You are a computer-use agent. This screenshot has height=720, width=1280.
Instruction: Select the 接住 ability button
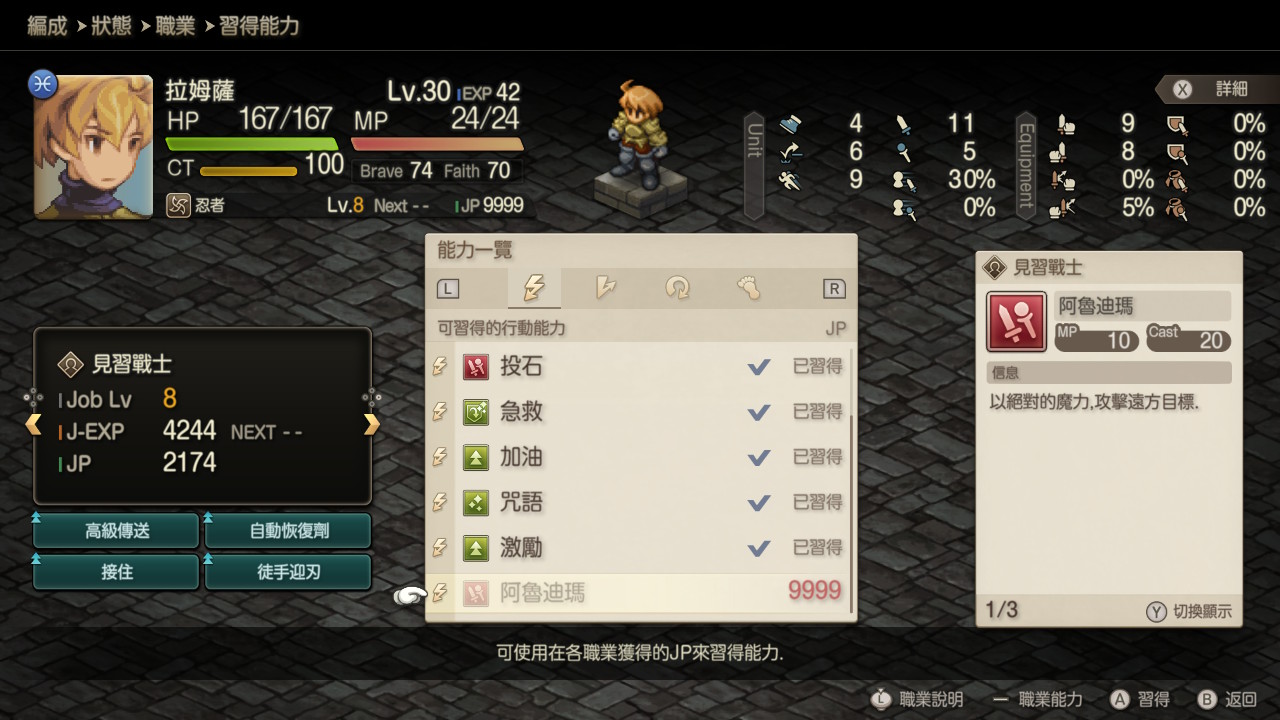coord(117,573)
